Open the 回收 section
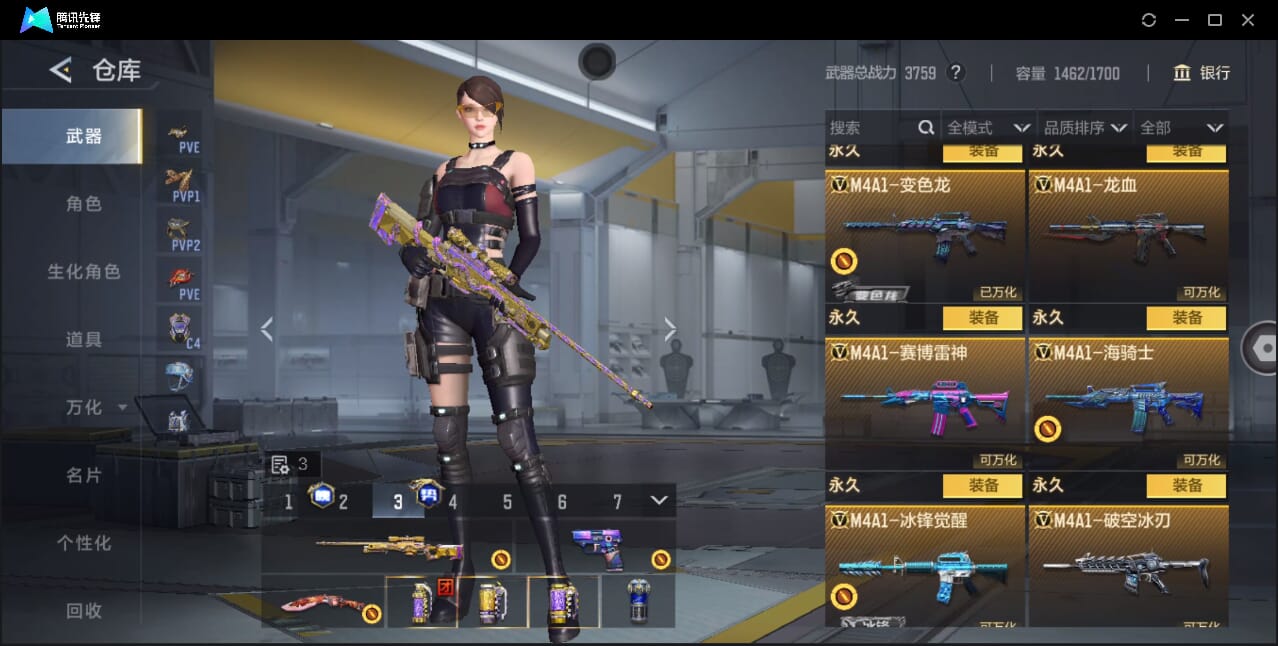1278x646 pixels. [x=84, y=610]
